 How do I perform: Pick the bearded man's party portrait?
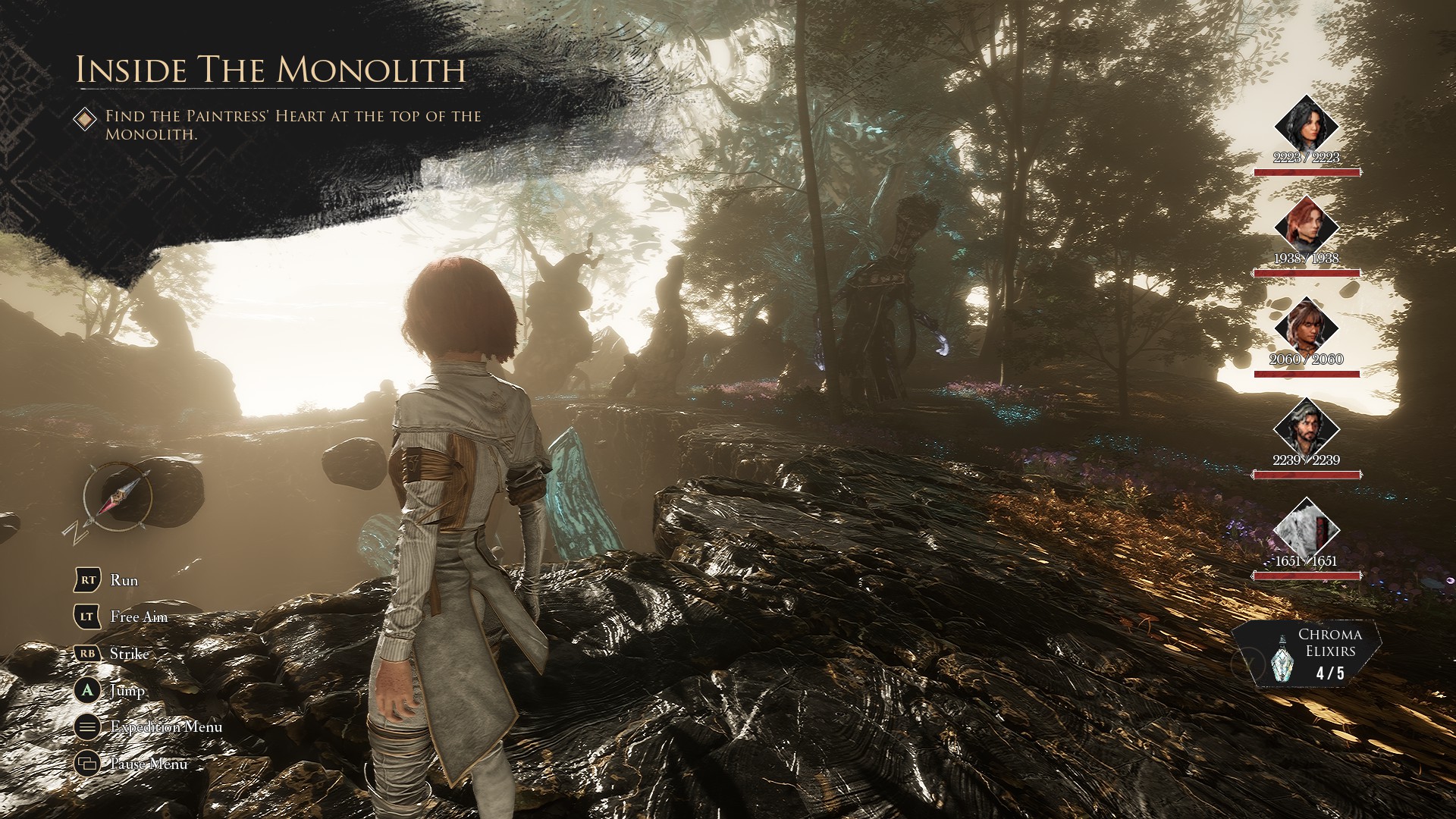tap(1306, 426)
